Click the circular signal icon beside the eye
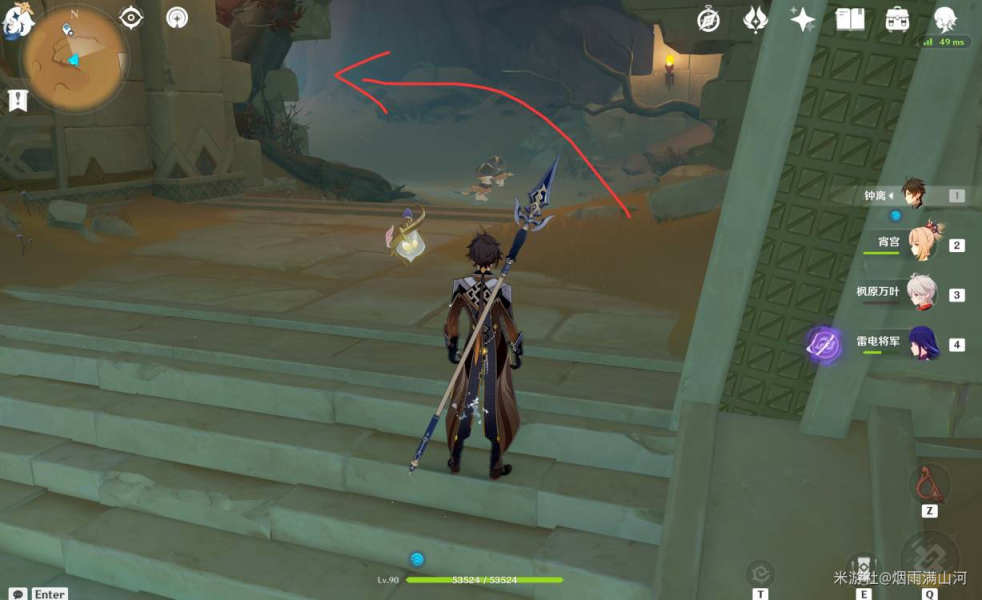982x600 pixels. [x=177, y=18]
